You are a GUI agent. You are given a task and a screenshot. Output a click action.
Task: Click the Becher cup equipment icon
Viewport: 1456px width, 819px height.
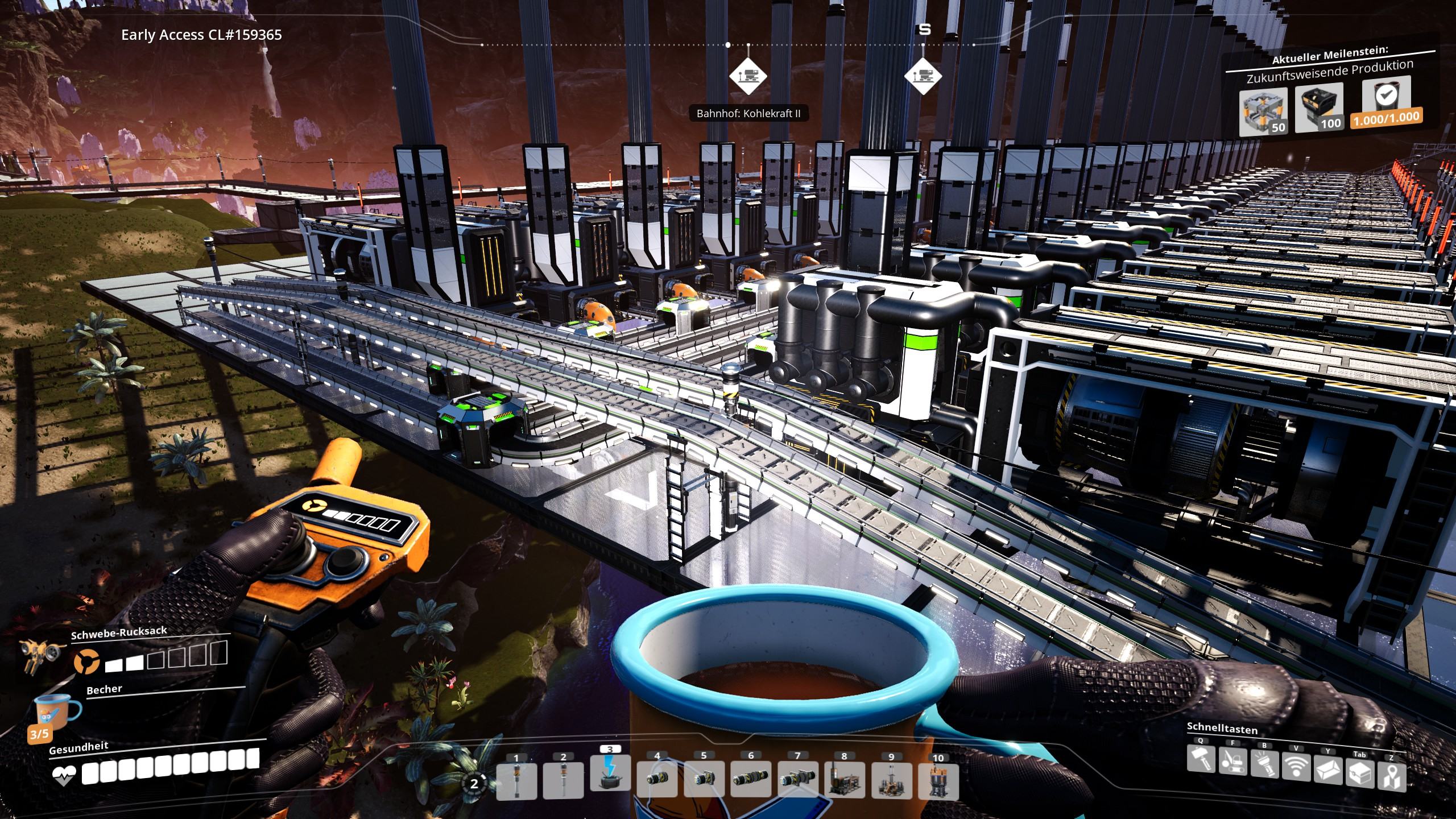click(59, 712)
